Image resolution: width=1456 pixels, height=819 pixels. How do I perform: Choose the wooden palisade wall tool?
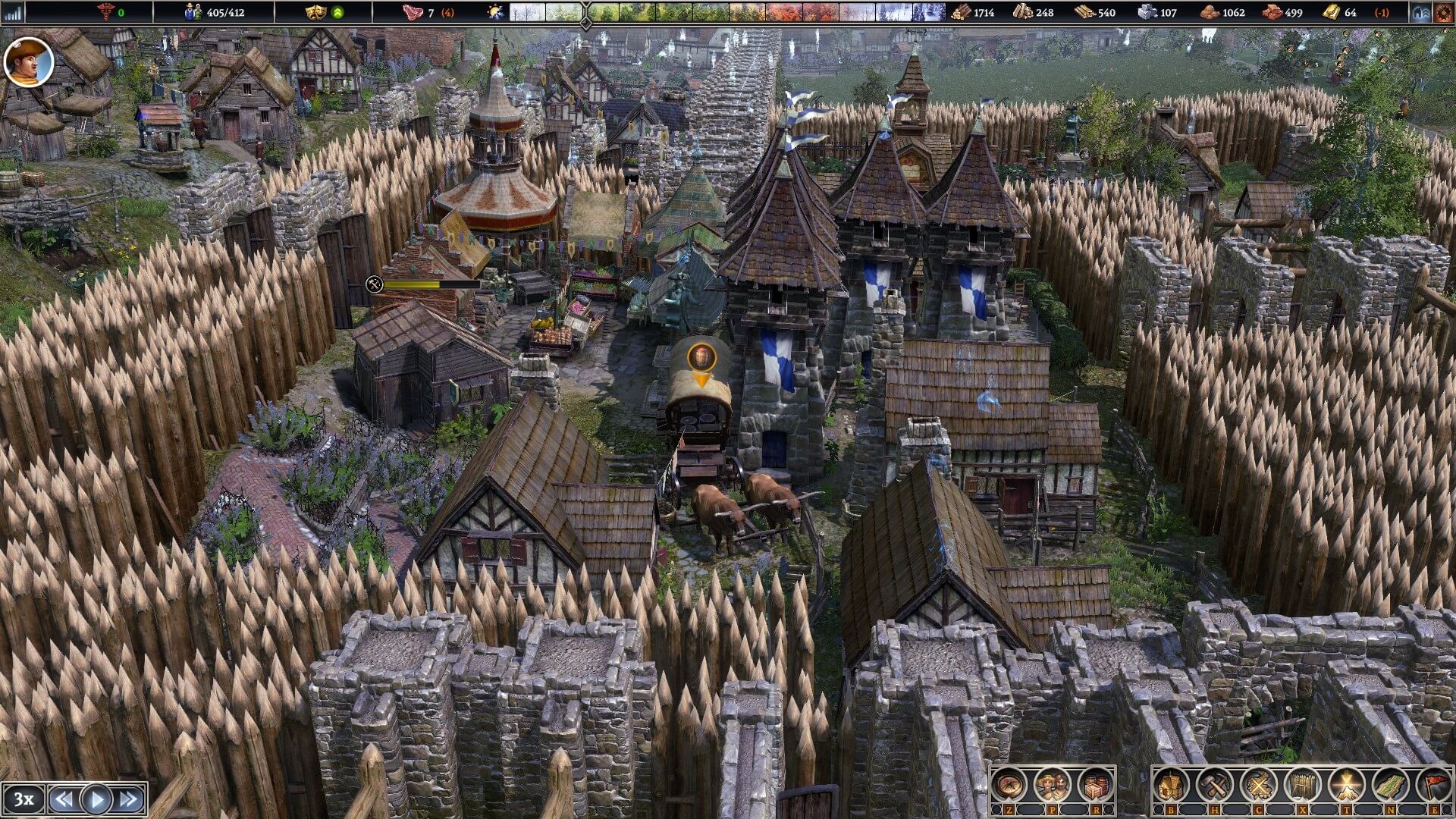pyautogui.click(x=1303, y=785)
